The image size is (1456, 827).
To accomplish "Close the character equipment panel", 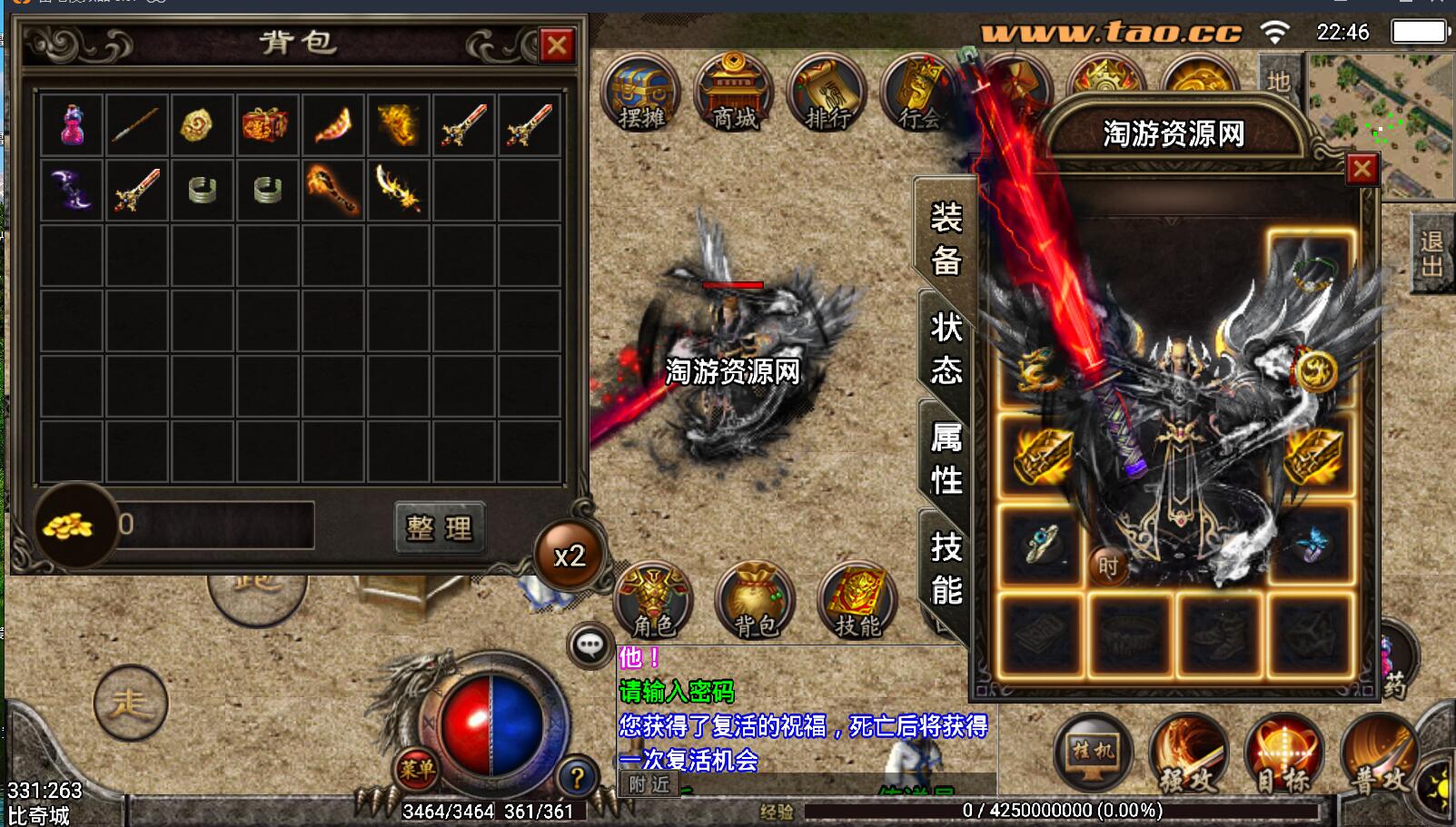I will pyautogui.click(x=1361, y=170).
